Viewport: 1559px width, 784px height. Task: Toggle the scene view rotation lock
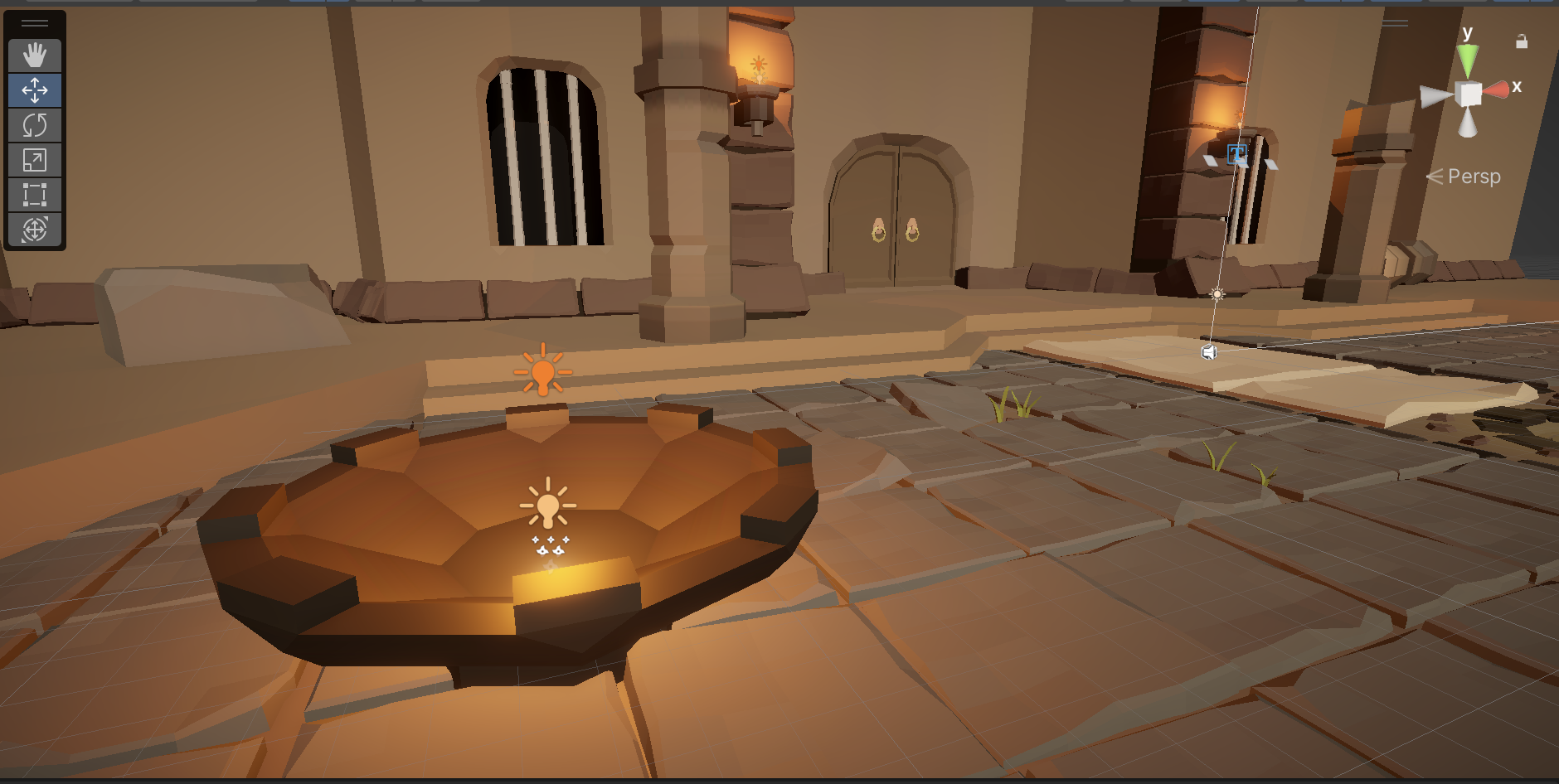(x=1522, y=41)
